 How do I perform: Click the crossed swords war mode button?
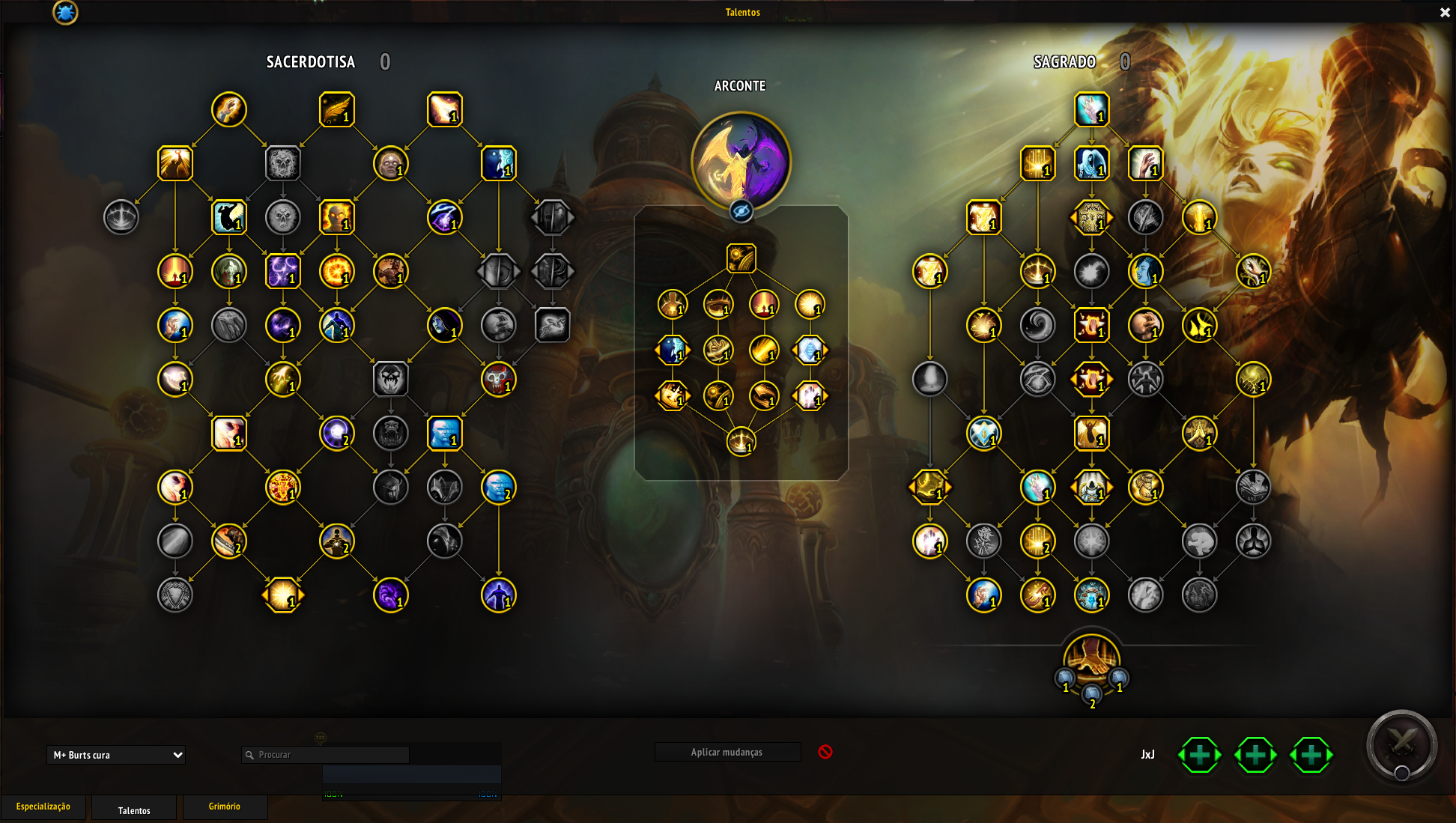(1401, 744)
